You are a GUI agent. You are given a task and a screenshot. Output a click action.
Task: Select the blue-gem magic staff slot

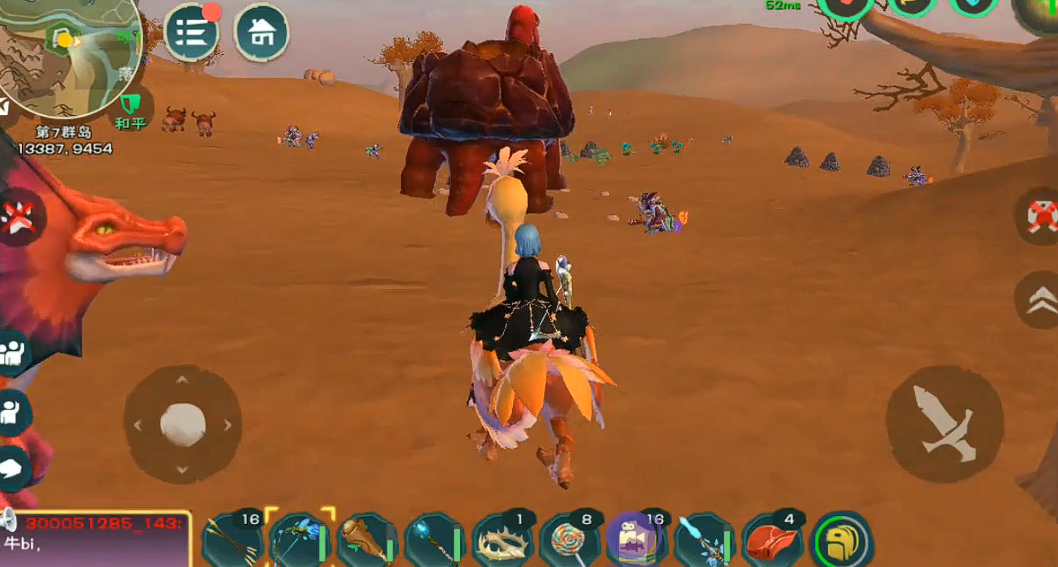tap(434, 541)
